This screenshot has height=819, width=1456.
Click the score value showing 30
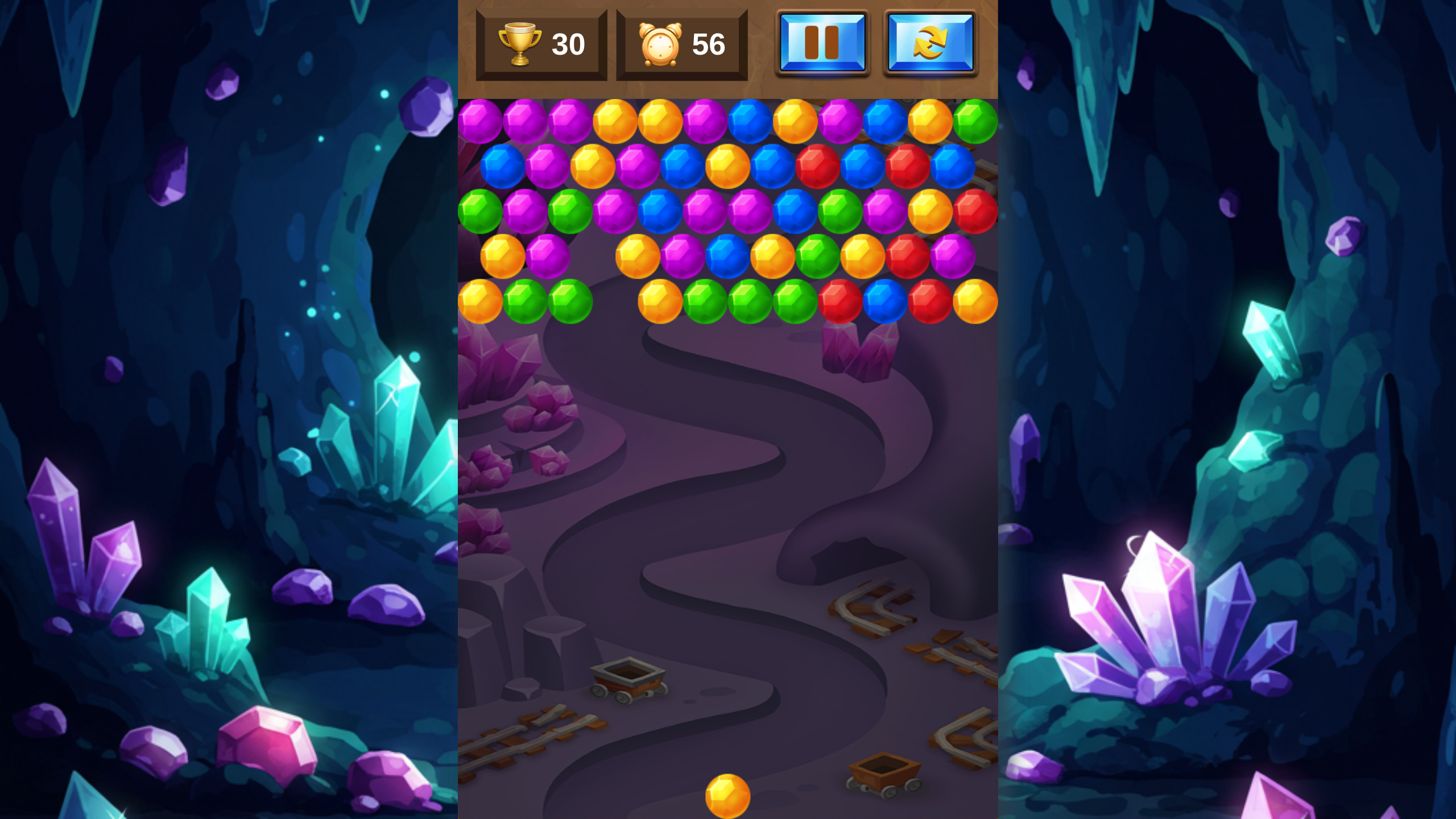[x=567, y=44]
